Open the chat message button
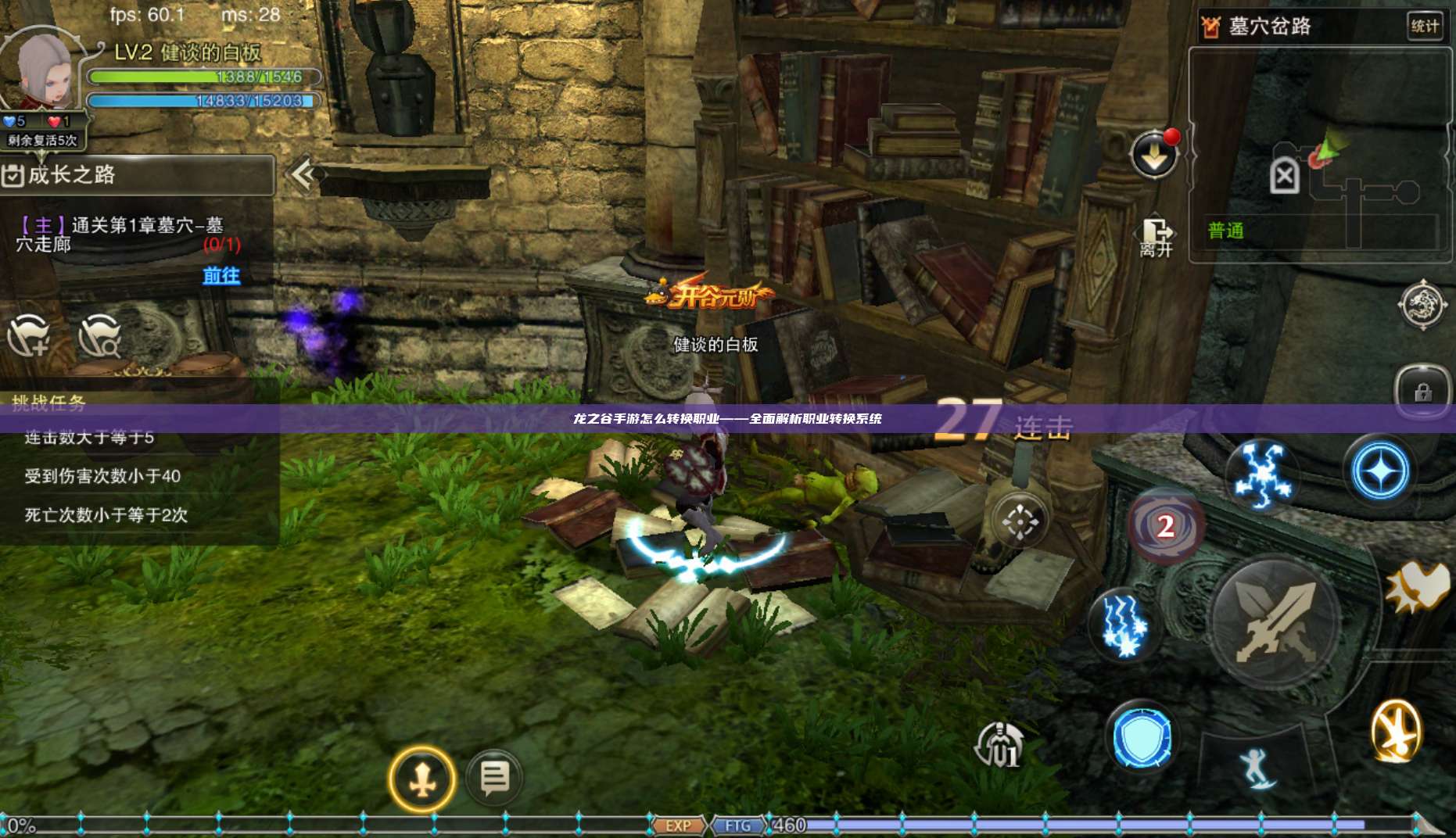The height and width of the screenshot is (838, 1456). point(494,778)
